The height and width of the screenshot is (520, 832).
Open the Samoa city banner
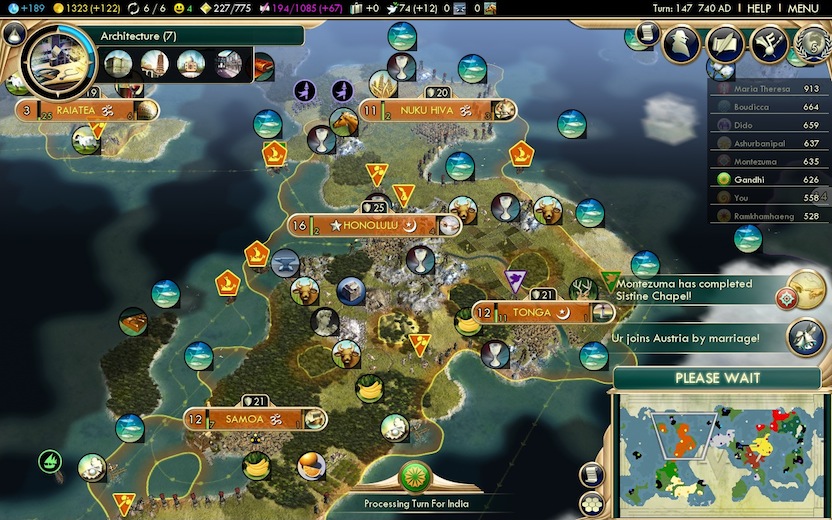coord(244,419)
